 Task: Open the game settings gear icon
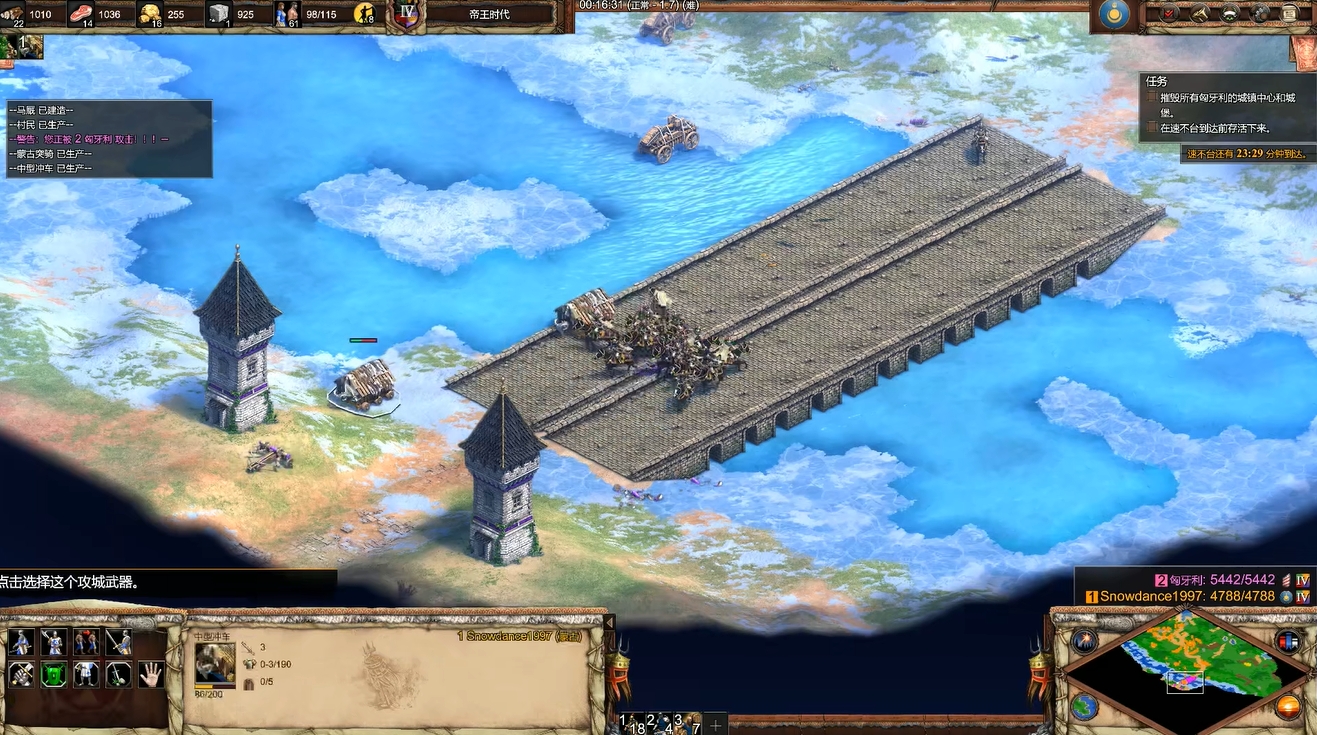coord(1260,13)
